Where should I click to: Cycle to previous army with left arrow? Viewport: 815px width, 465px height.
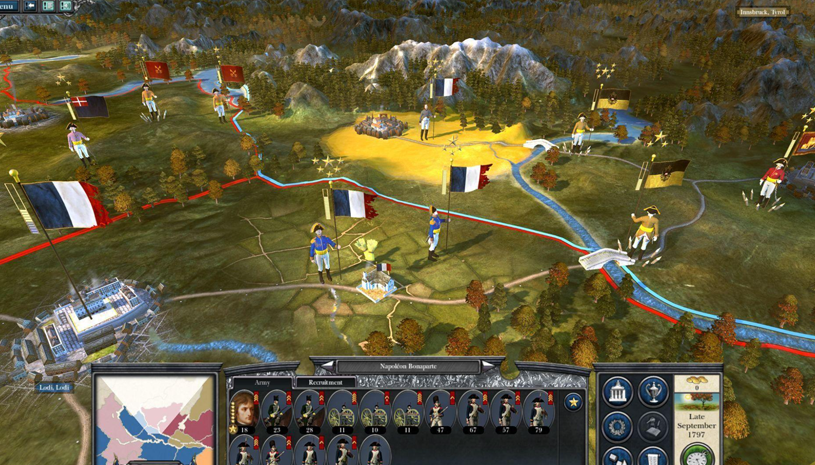[328, 366]
